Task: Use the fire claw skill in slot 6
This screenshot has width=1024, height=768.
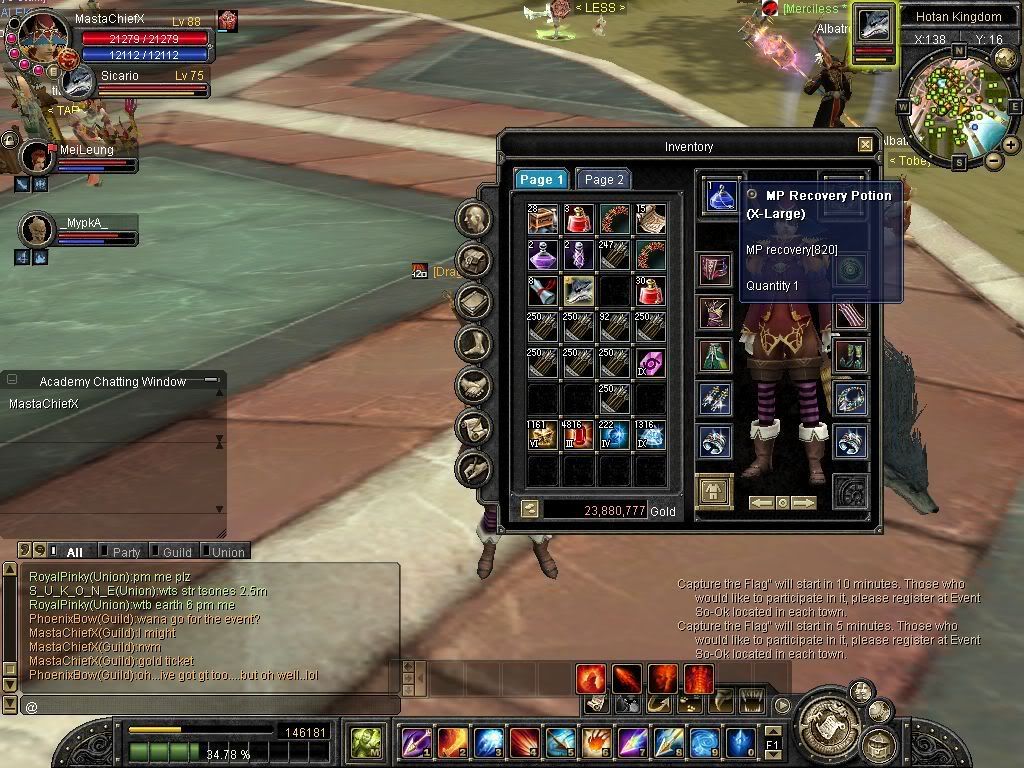Action: click(596, 742)
